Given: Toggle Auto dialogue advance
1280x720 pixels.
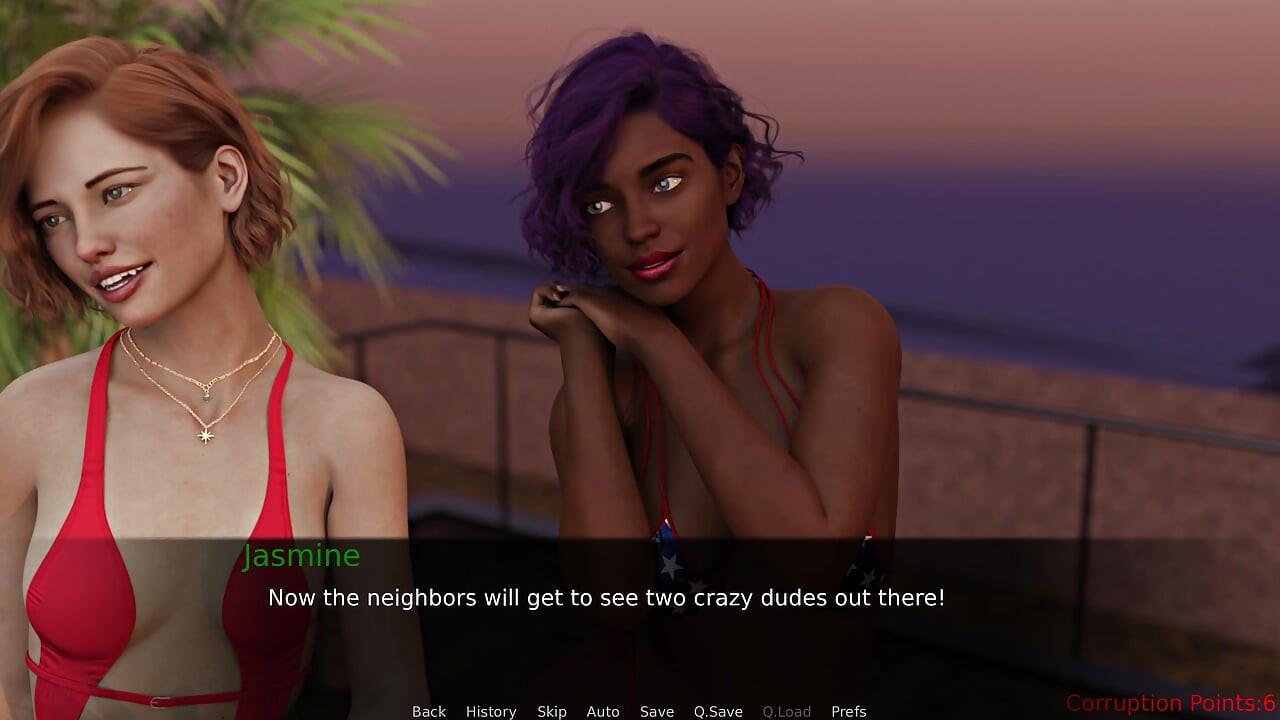Looking at the screenshot, I should (x=603, y=711).
